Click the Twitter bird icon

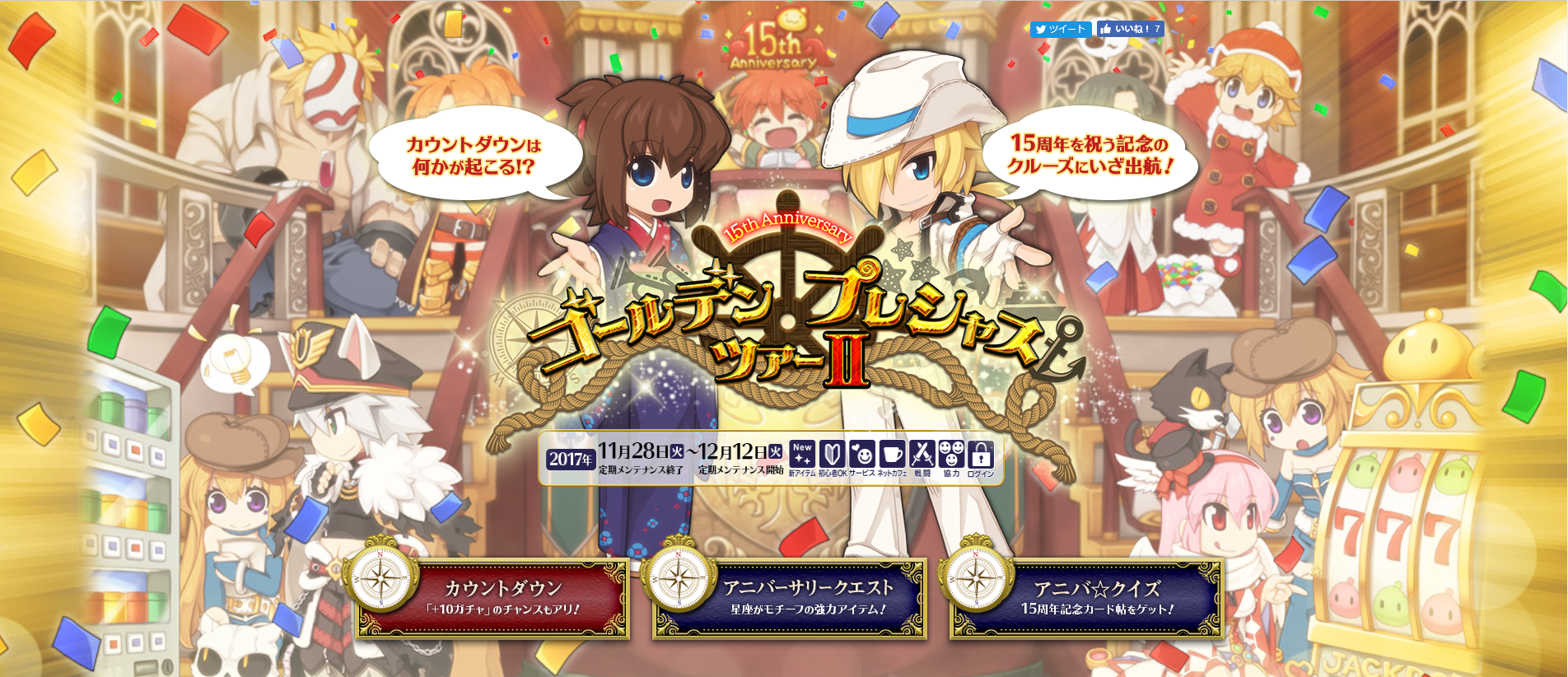click(1041, 29)
